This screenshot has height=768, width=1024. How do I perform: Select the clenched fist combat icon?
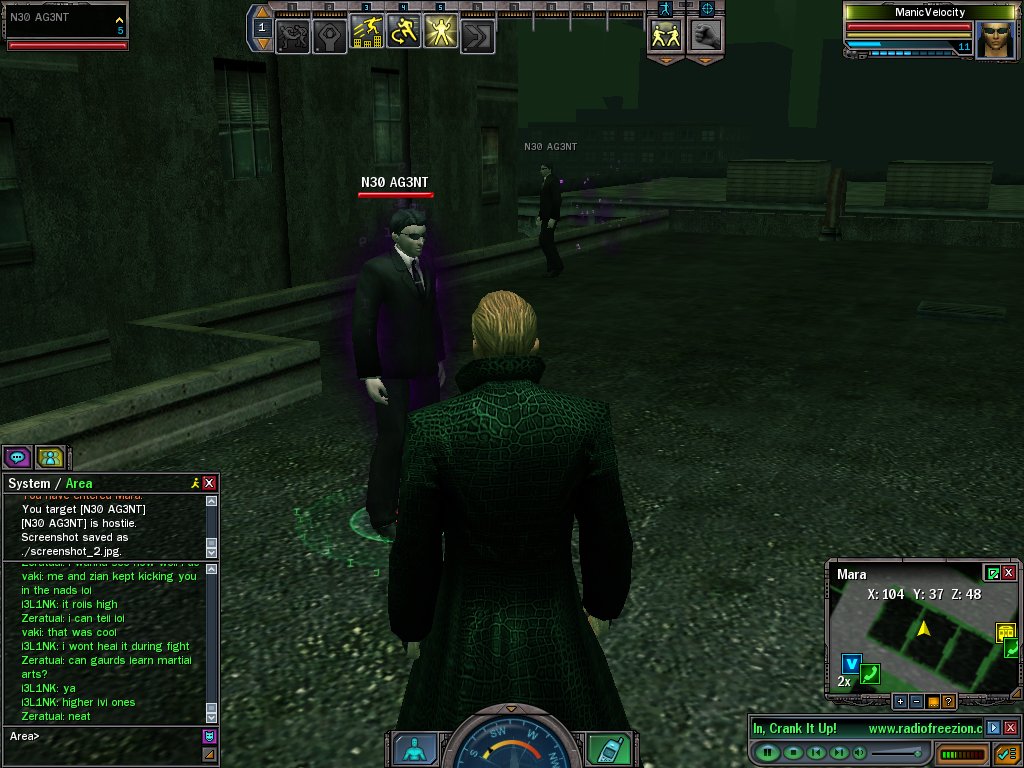tap(706, 34)
